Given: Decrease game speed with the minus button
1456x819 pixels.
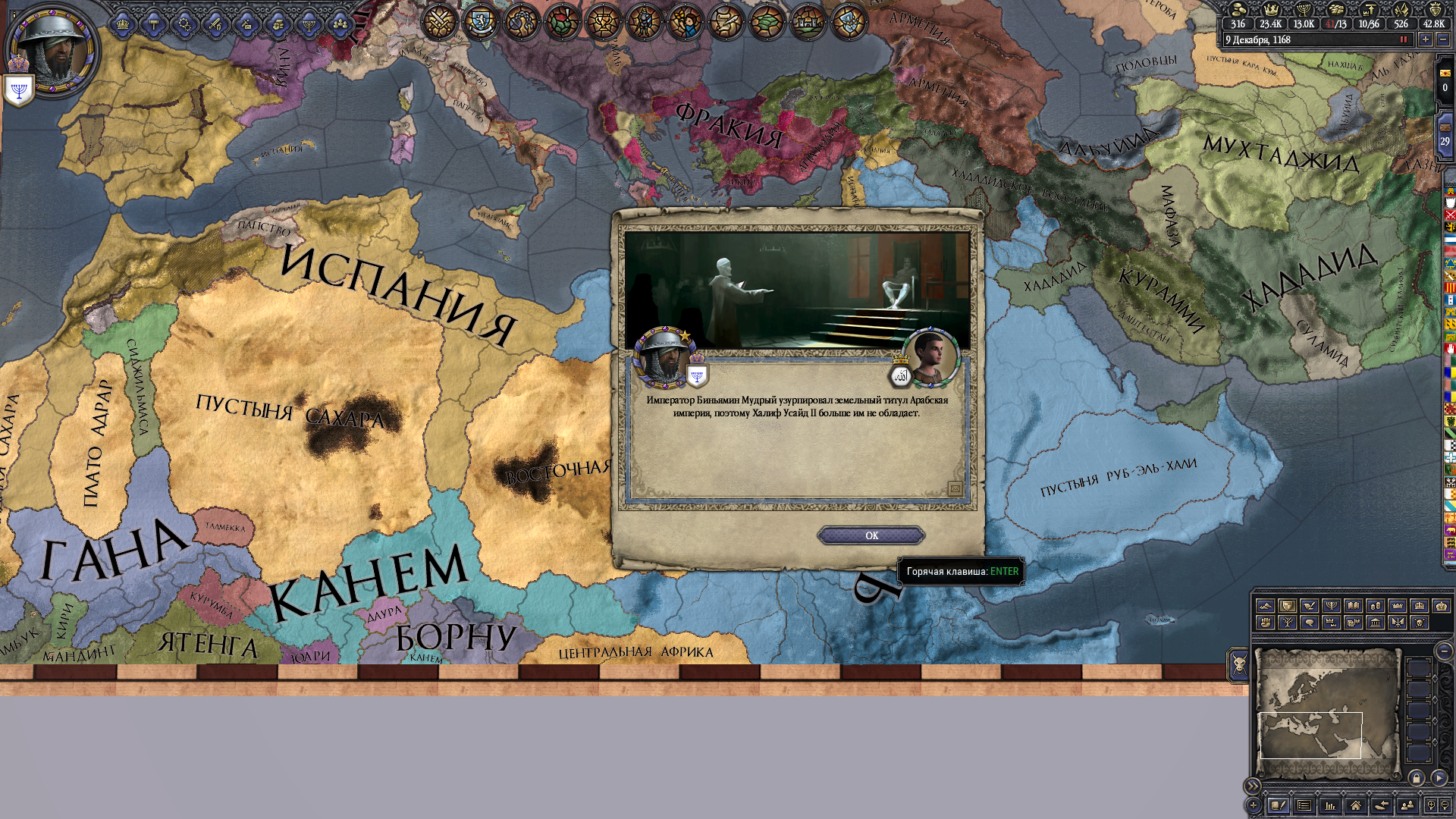Looking at the screenshot, I should [1443, 39].
